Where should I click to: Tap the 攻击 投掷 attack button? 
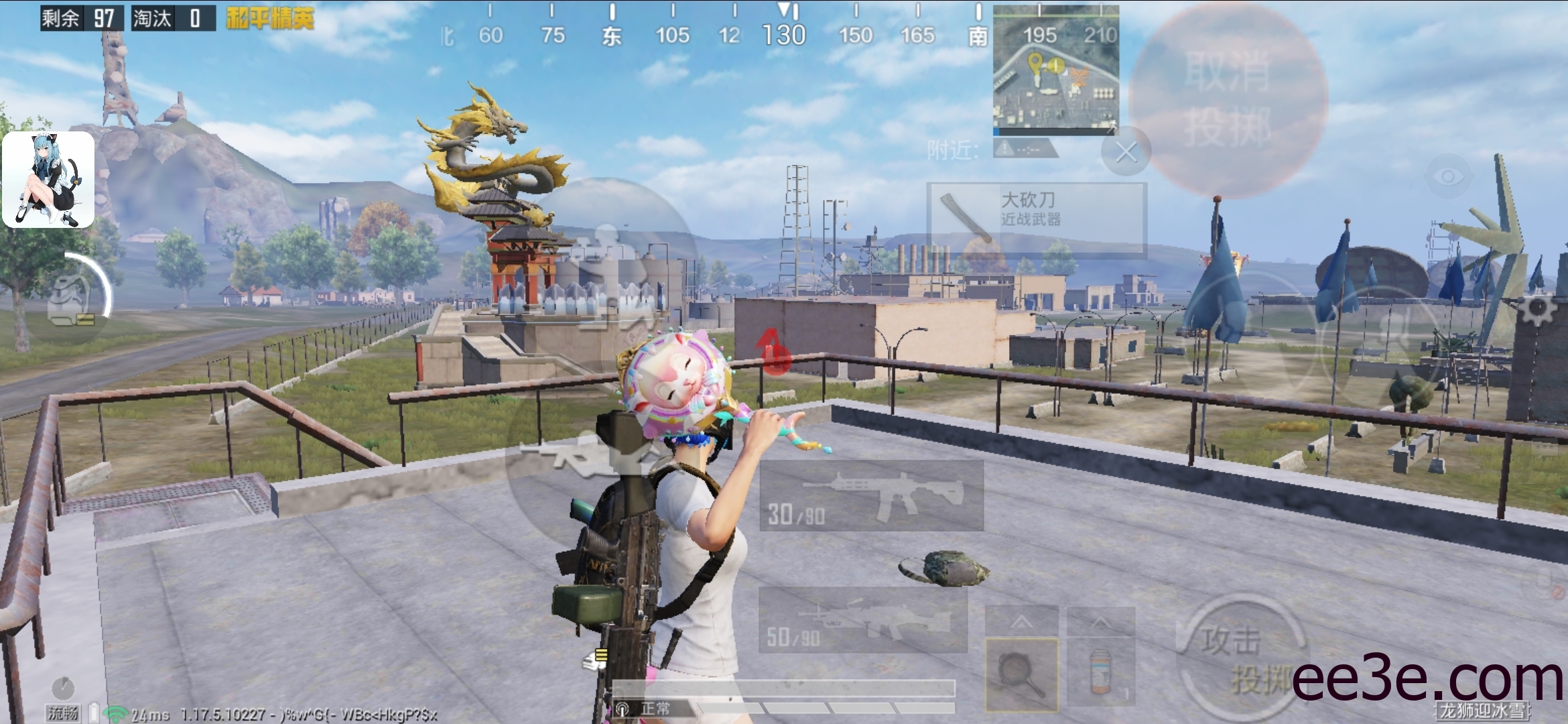point(1241,657)
